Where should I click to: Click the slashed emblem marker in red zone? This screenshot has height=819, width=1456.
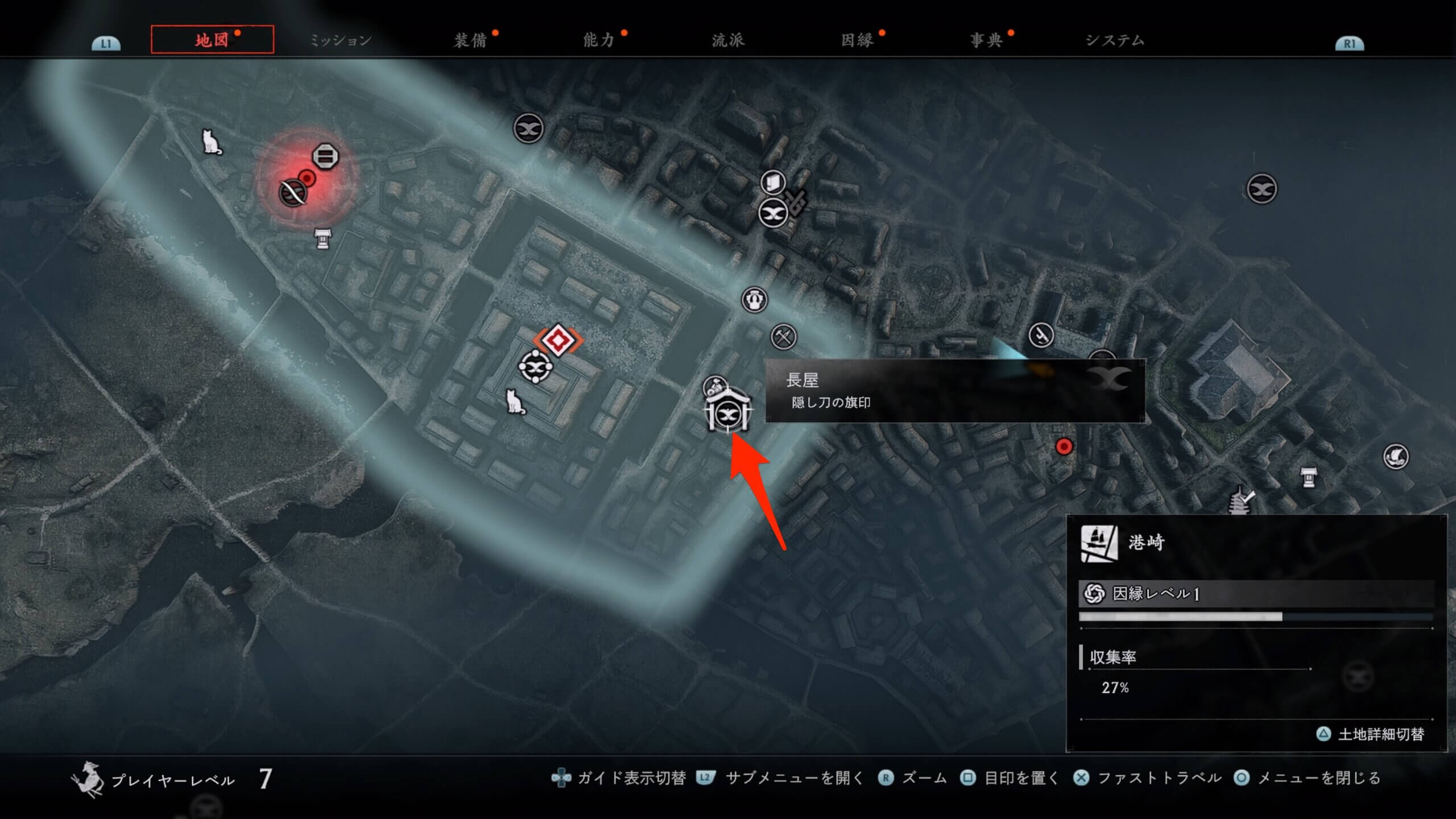pos(293,193)
